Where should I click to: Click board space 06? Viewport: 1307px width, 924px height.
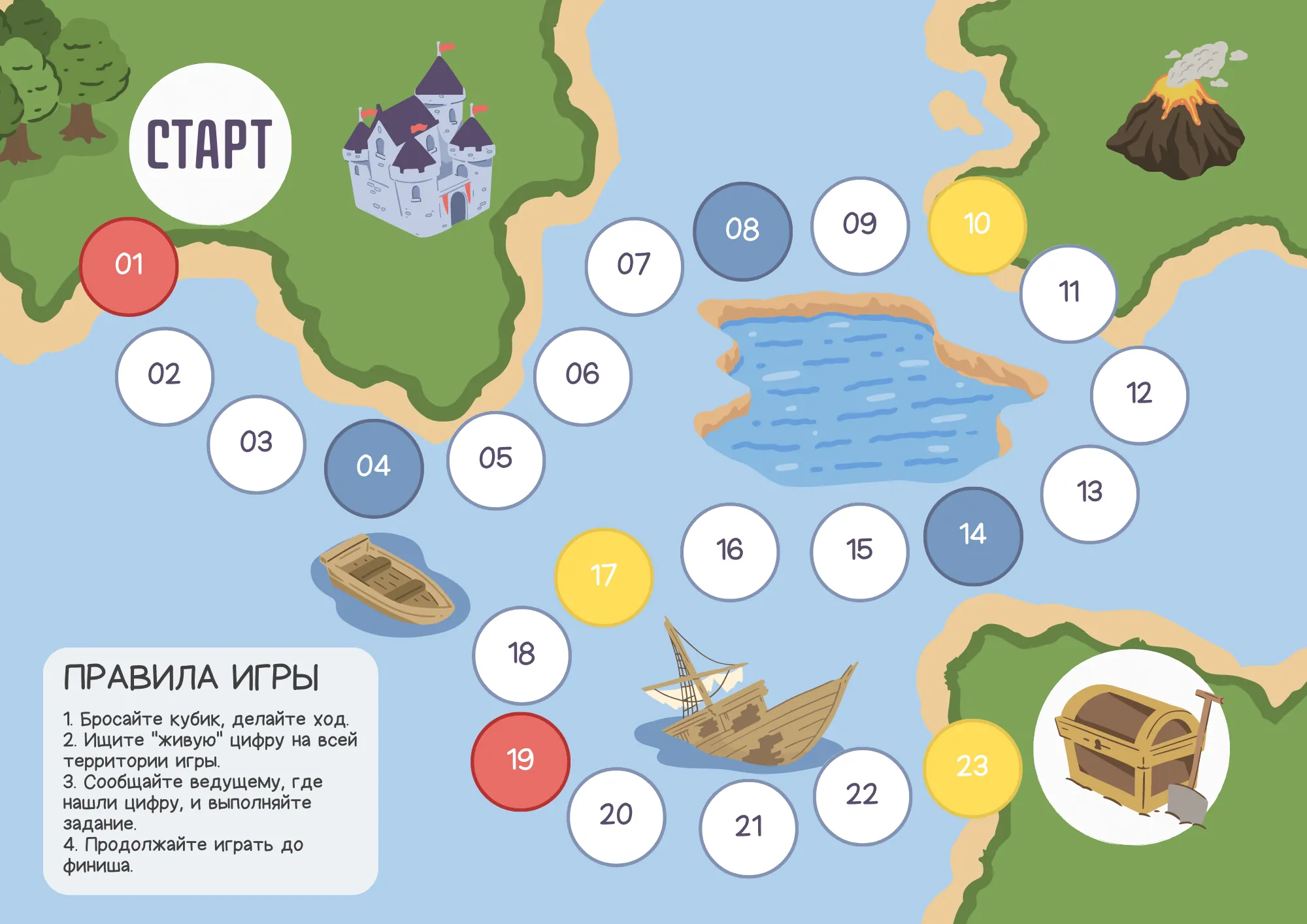(582, 376)
